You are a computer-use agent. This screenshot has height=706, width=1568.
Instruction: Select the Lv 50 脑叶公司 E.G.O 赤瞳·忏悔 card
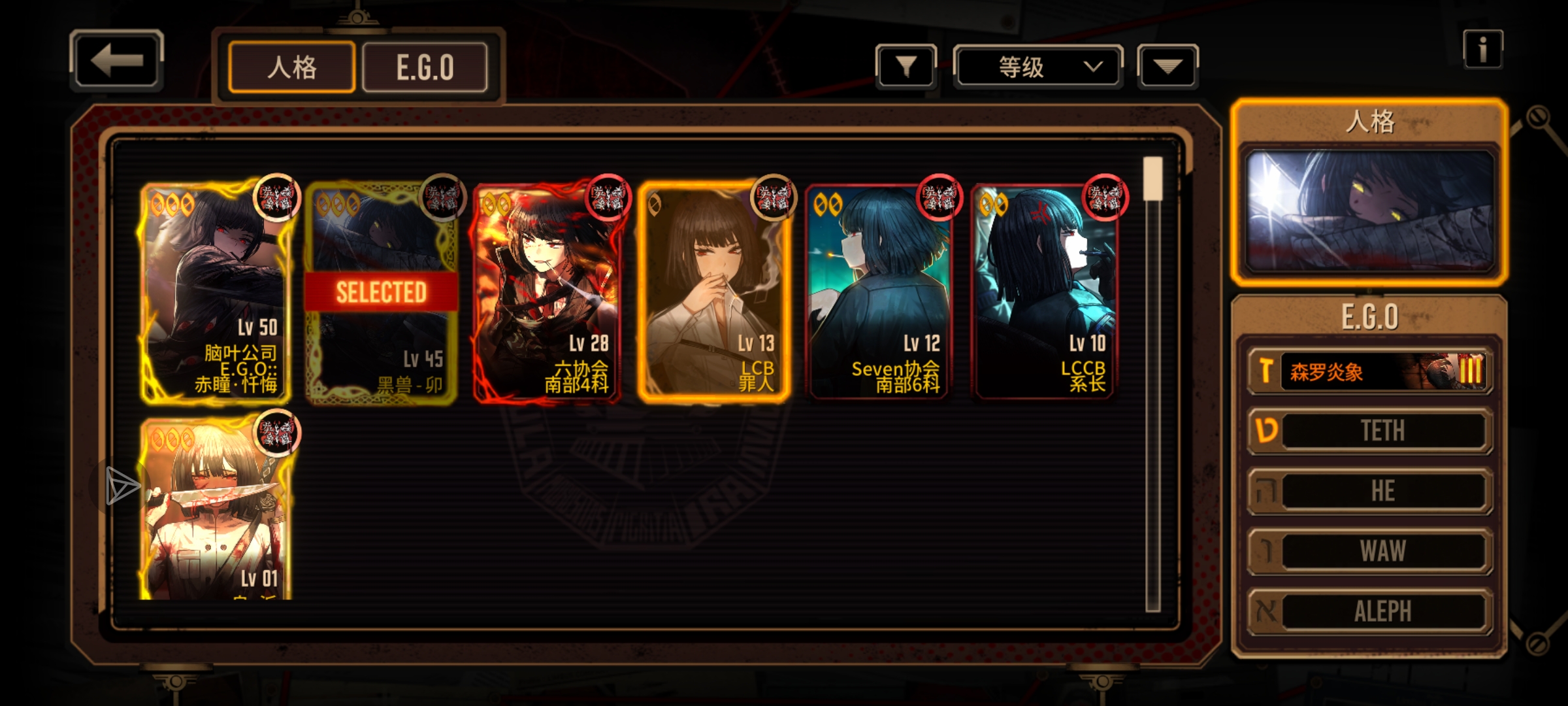click(214, 292)
